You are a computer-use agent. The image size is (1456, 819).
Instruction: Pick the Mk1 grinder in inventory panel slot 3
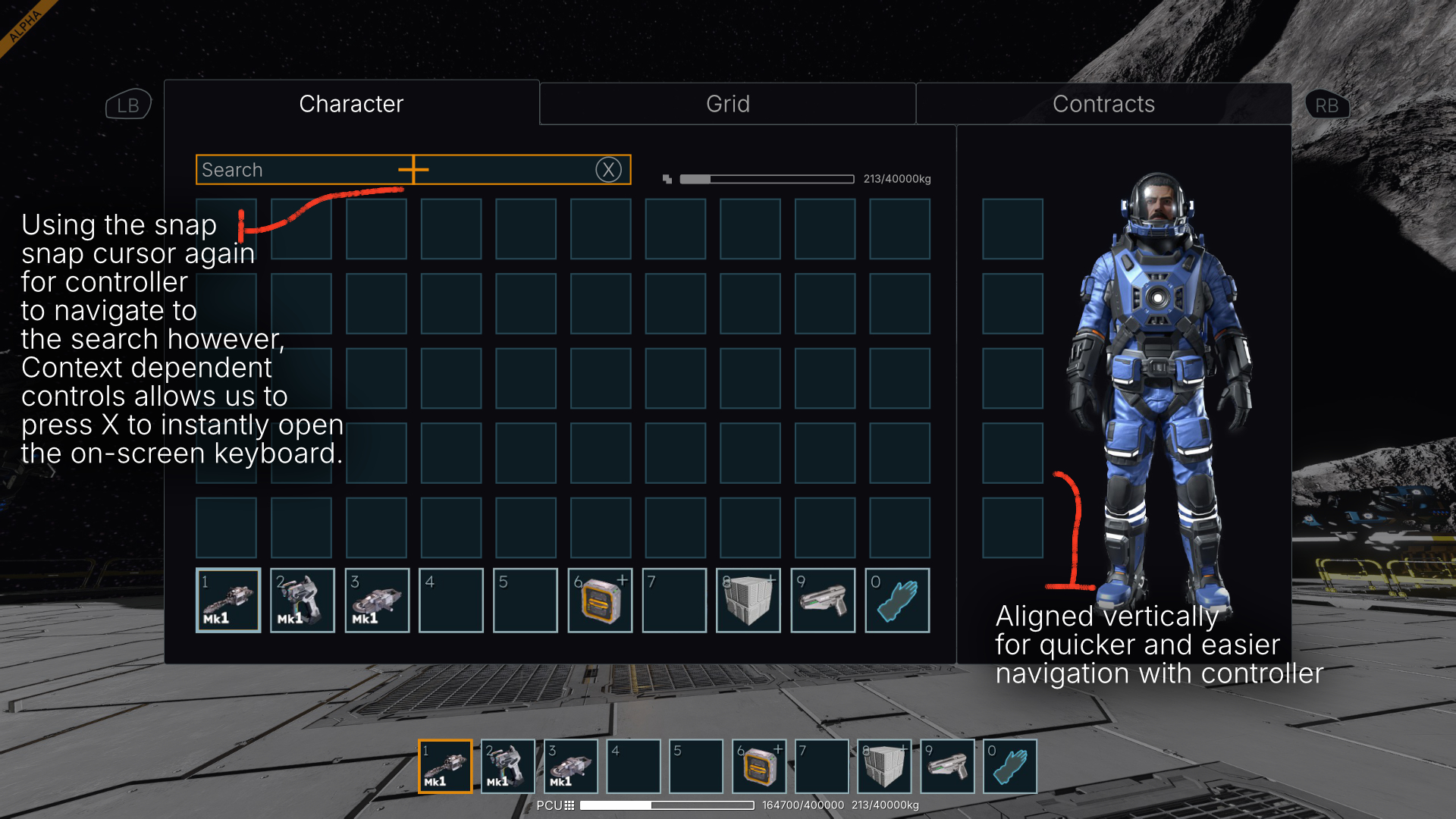click(x=377, y=601)
